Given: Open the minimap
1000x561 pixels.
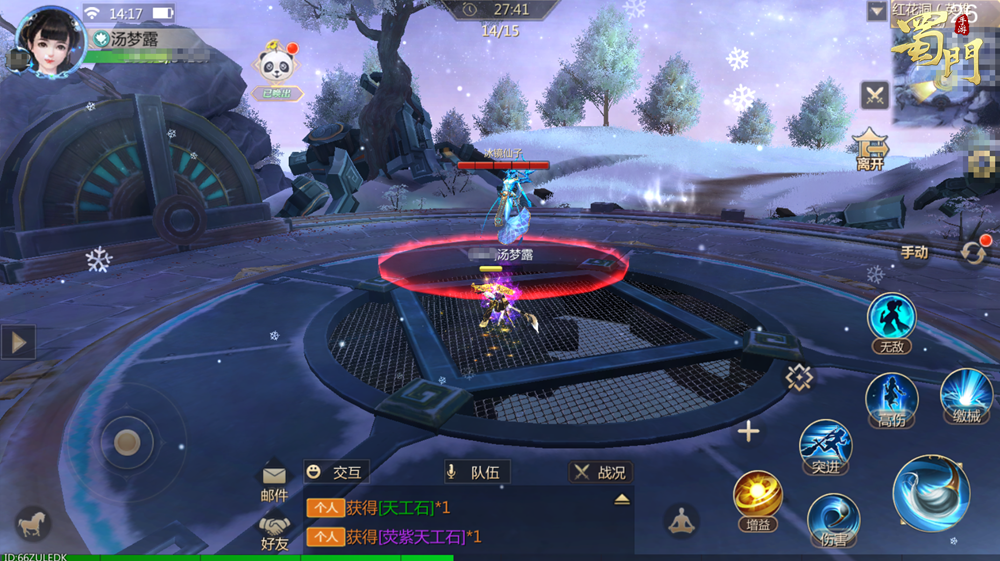Looking at the screenshot, I should point(945,65).
